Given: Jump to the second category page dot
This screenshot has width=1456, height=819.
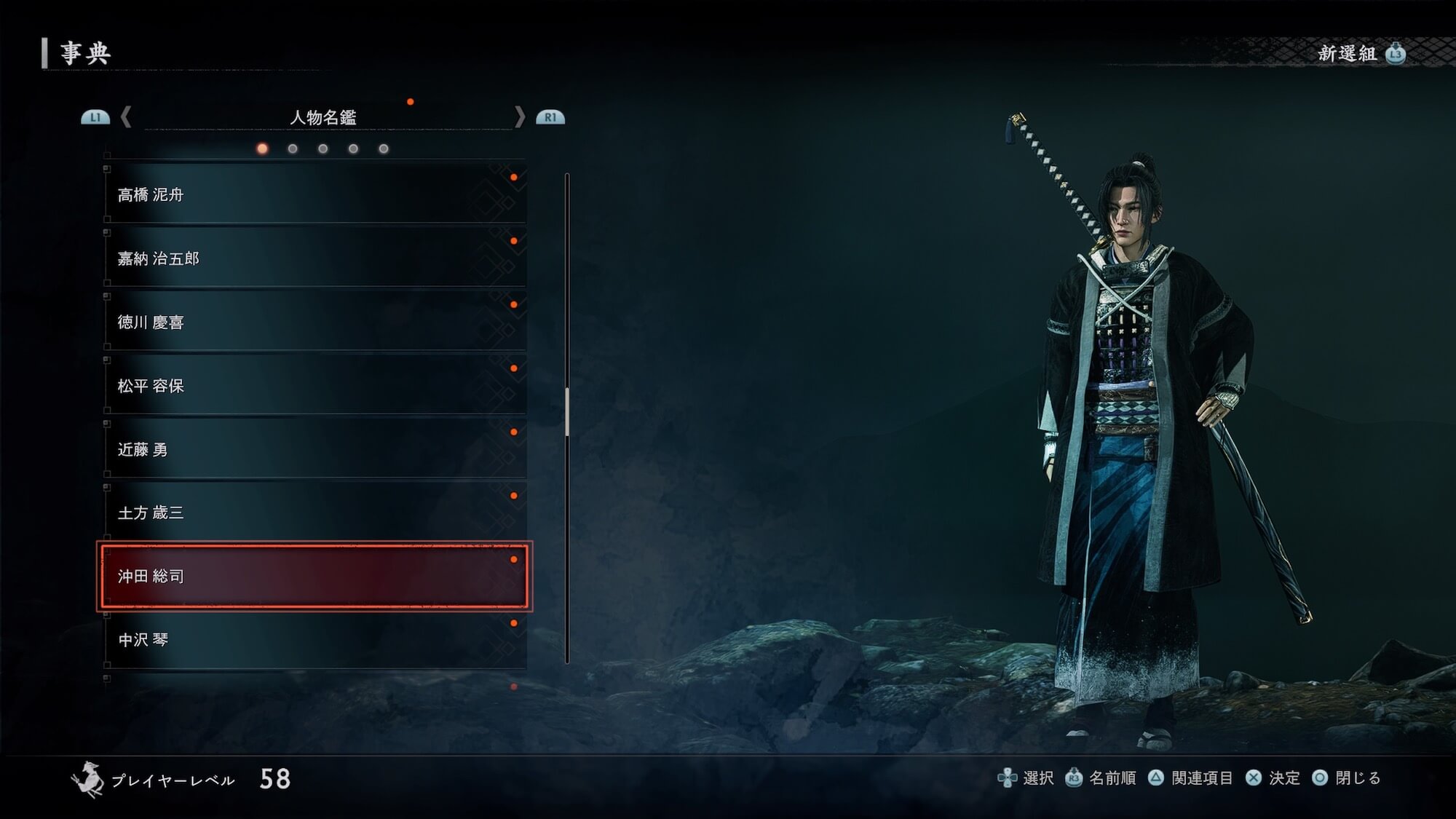Looking at the screenshot, I should tap(293, 149).
